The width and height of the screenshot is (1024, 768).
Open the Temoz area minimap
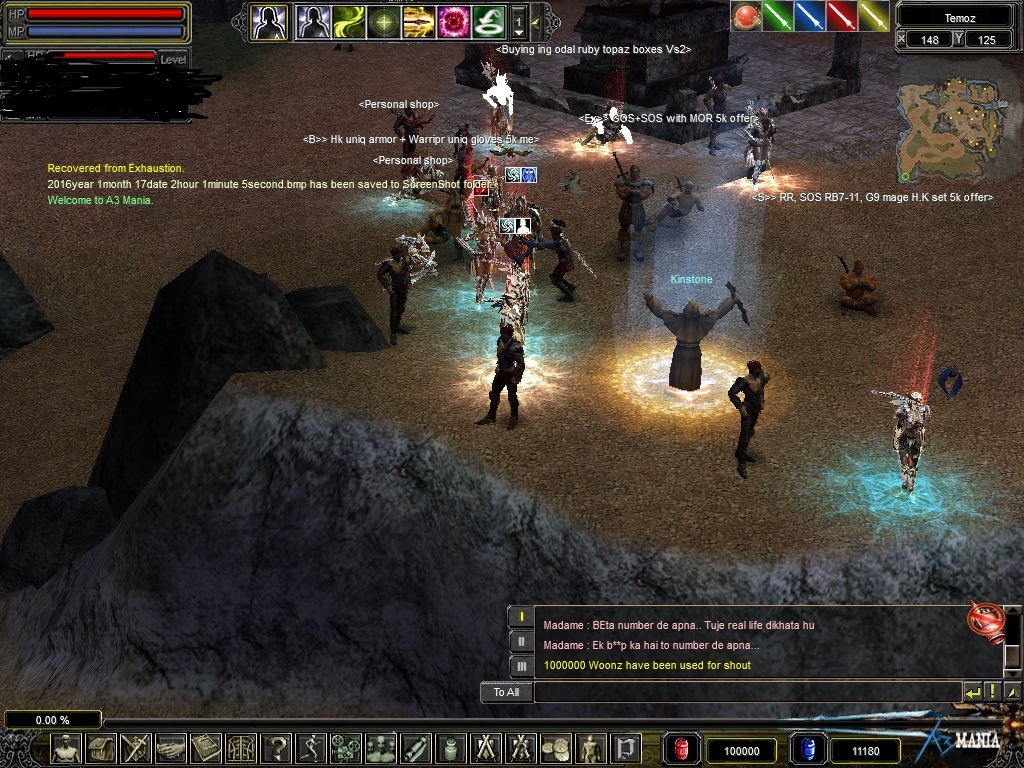coord(945,131)
